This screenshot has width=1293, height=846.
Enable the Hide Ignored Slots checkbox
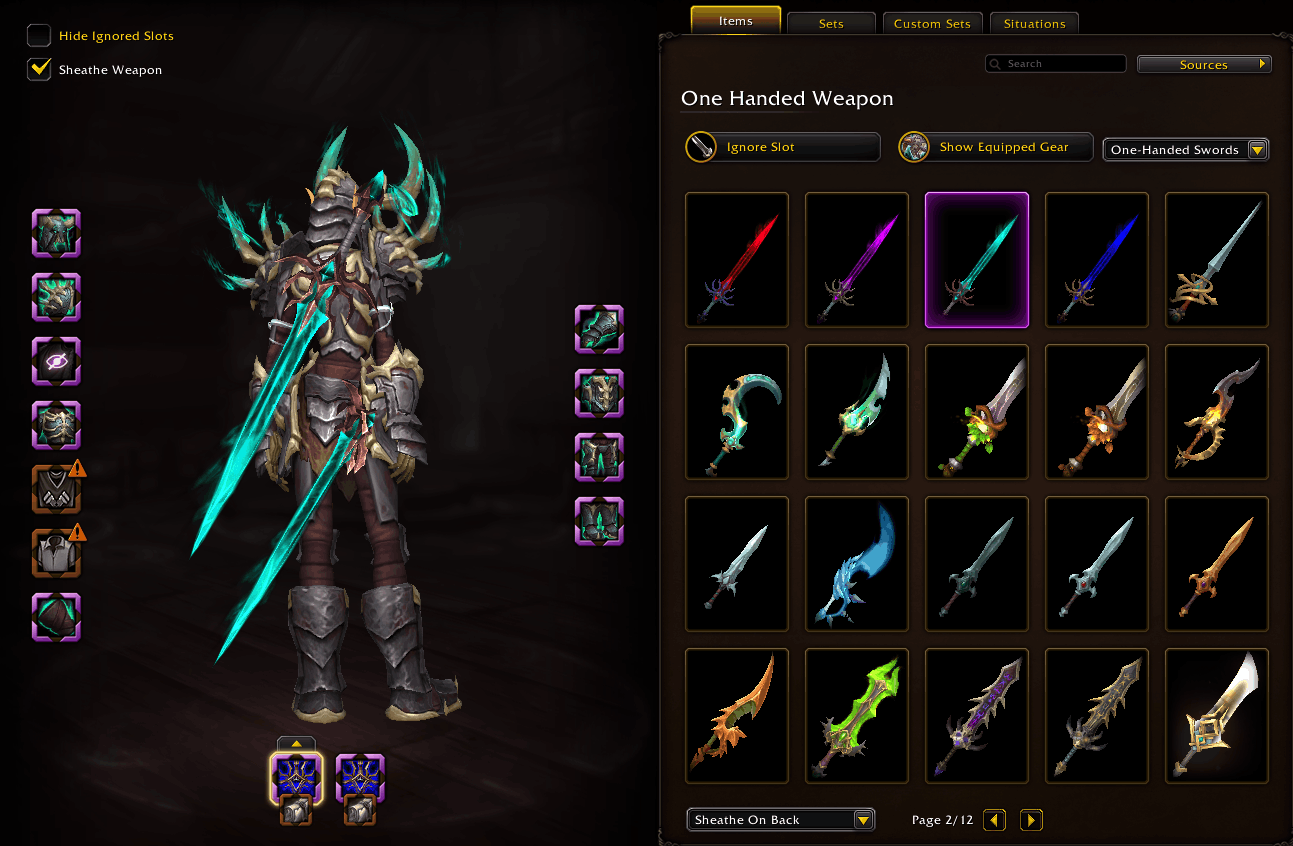38,34
